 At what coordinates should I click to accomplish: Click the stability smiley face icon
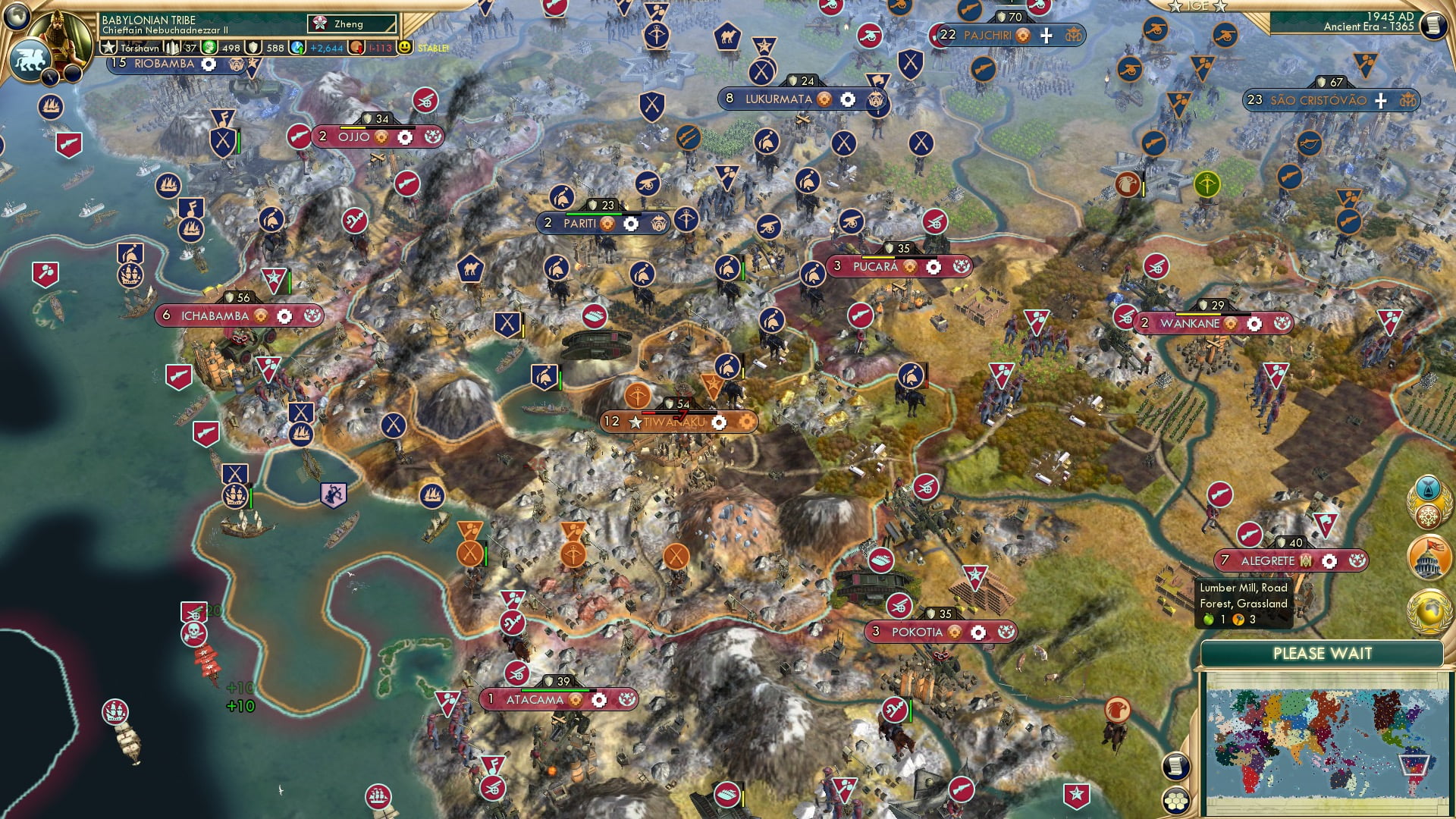point(405,47)
